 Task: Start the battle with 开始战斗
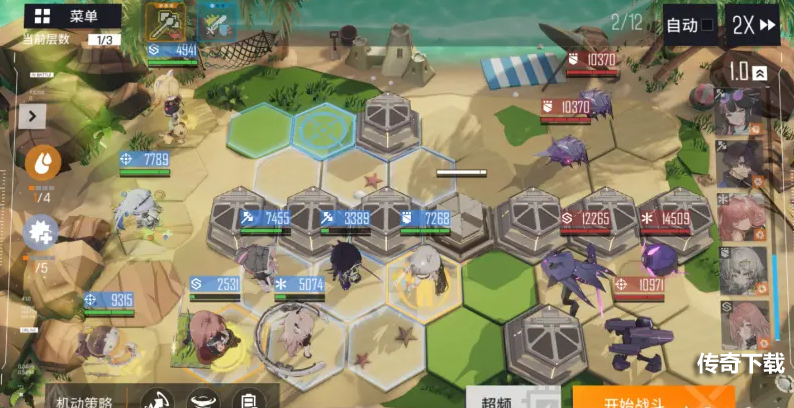click(x=650, y=398)
